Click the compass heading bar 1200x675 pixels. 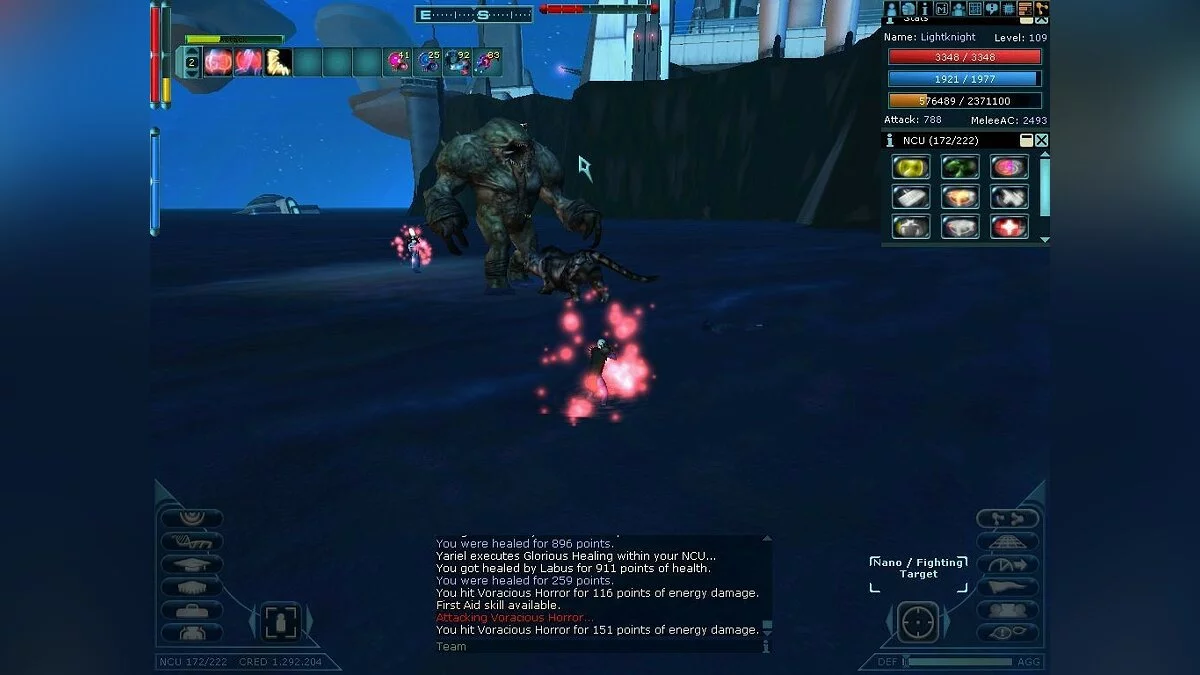pos(474,14)
